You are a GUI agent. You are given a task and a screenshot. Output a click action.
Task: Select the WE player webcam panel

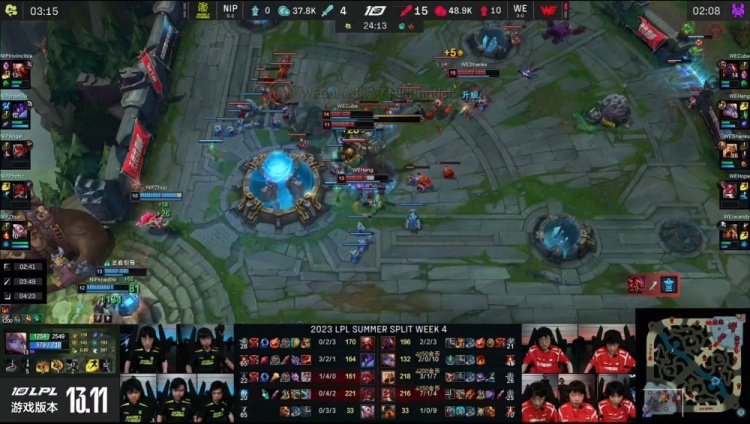point(578,373)
